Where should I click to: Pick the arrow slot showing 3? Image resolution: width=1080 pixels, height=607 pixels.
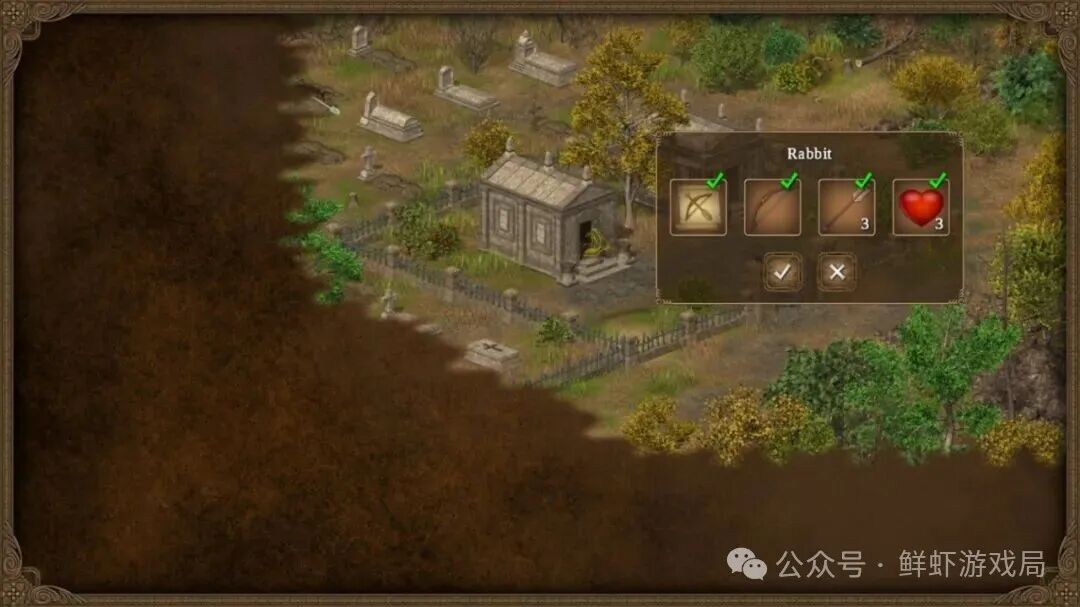point(846,207)
